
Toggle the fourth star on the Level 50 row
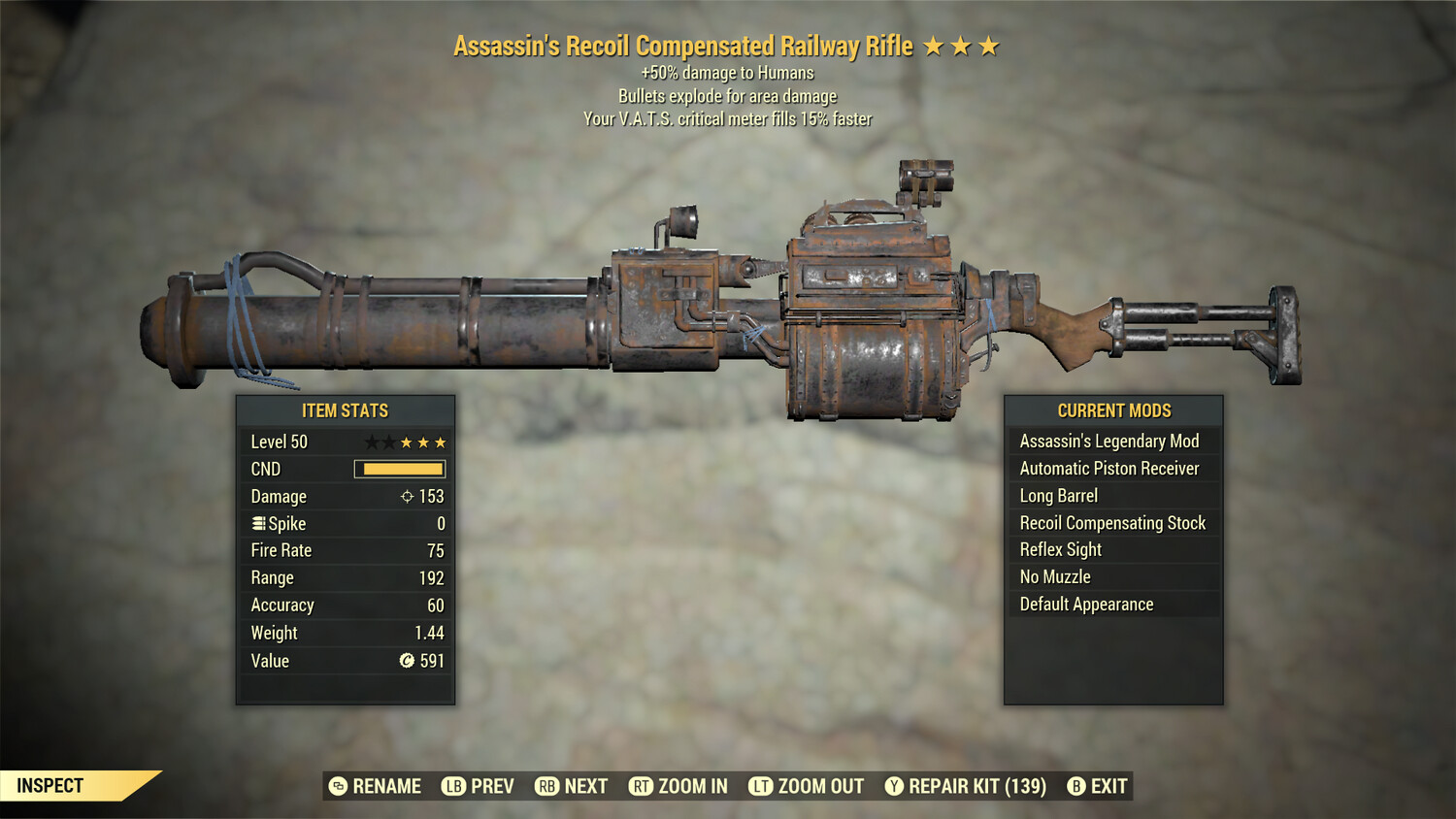[x=424, y=442]
